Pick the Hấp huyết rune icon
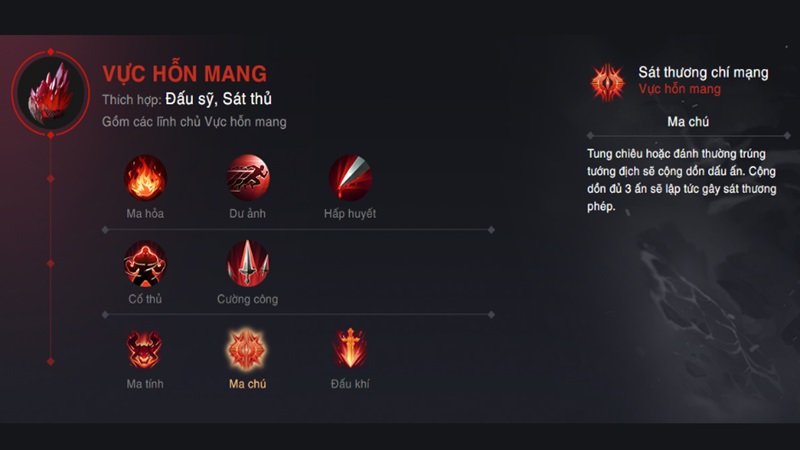This screenshot has height=450, width=800. pos(350,178)
